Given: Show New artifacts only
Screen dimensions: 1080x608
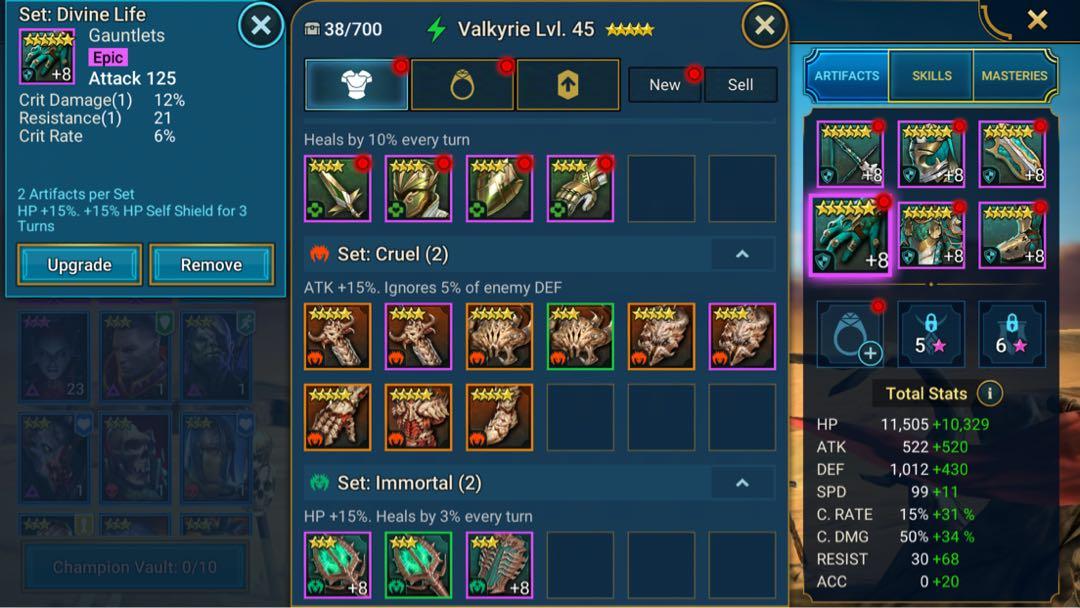Looking at the screenshot, I should coord(665,85).
